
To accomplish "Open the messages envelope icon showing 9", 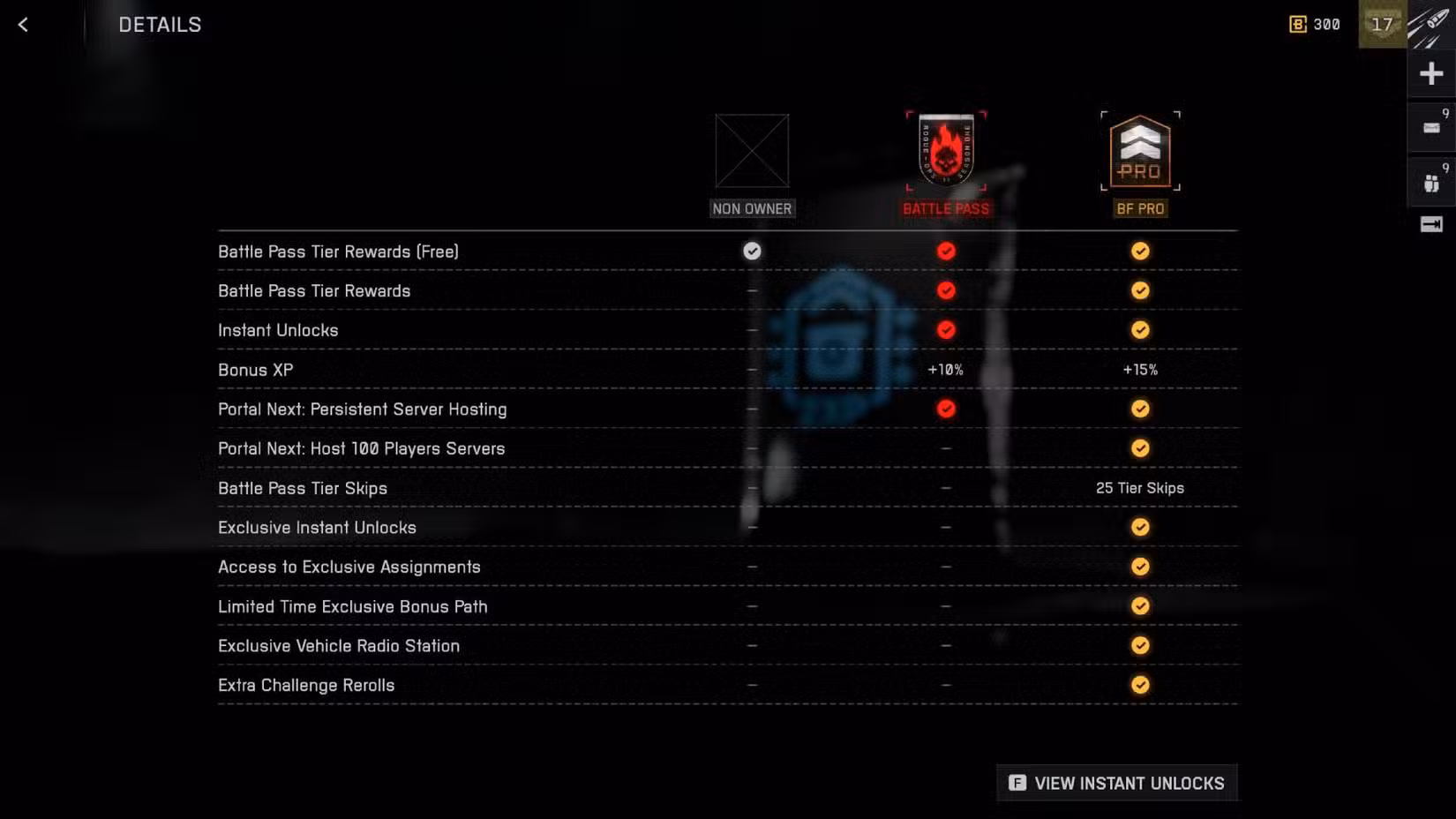I will [x=1430, y=126].
